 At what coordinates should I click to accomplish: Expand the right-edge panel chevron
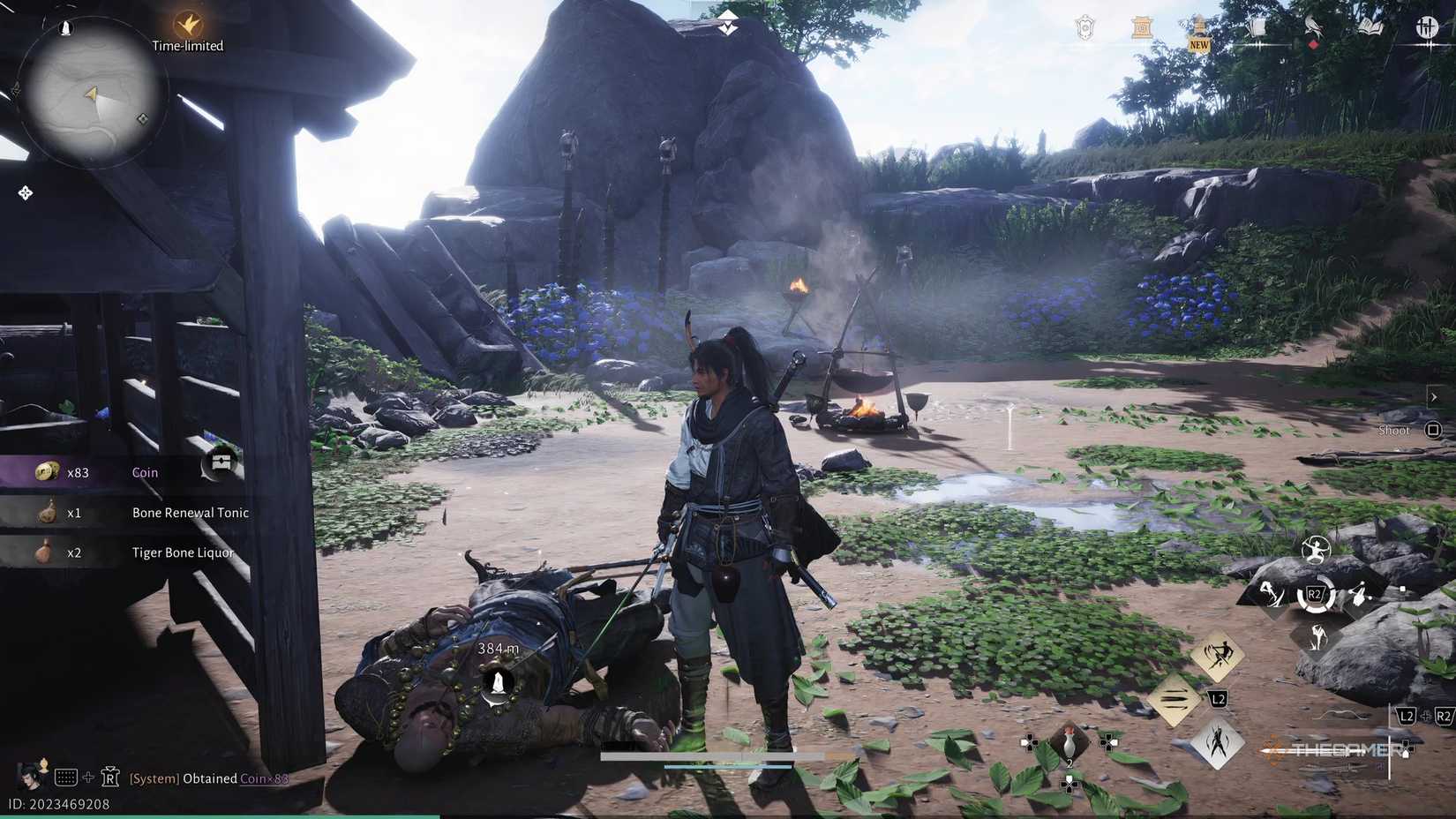click(1435, 396)
